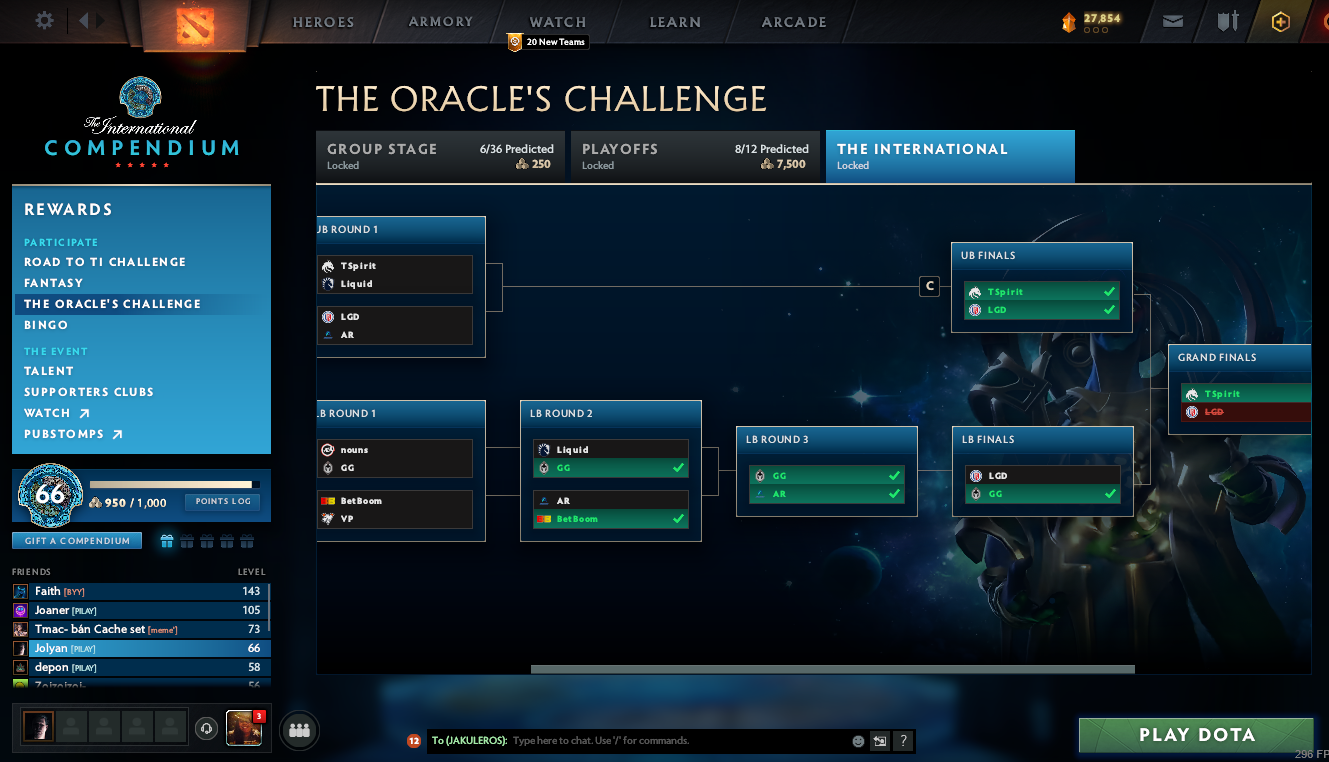Click the Dota Plus hexagon icon

pyautogui.click(x=1281, y=20)
